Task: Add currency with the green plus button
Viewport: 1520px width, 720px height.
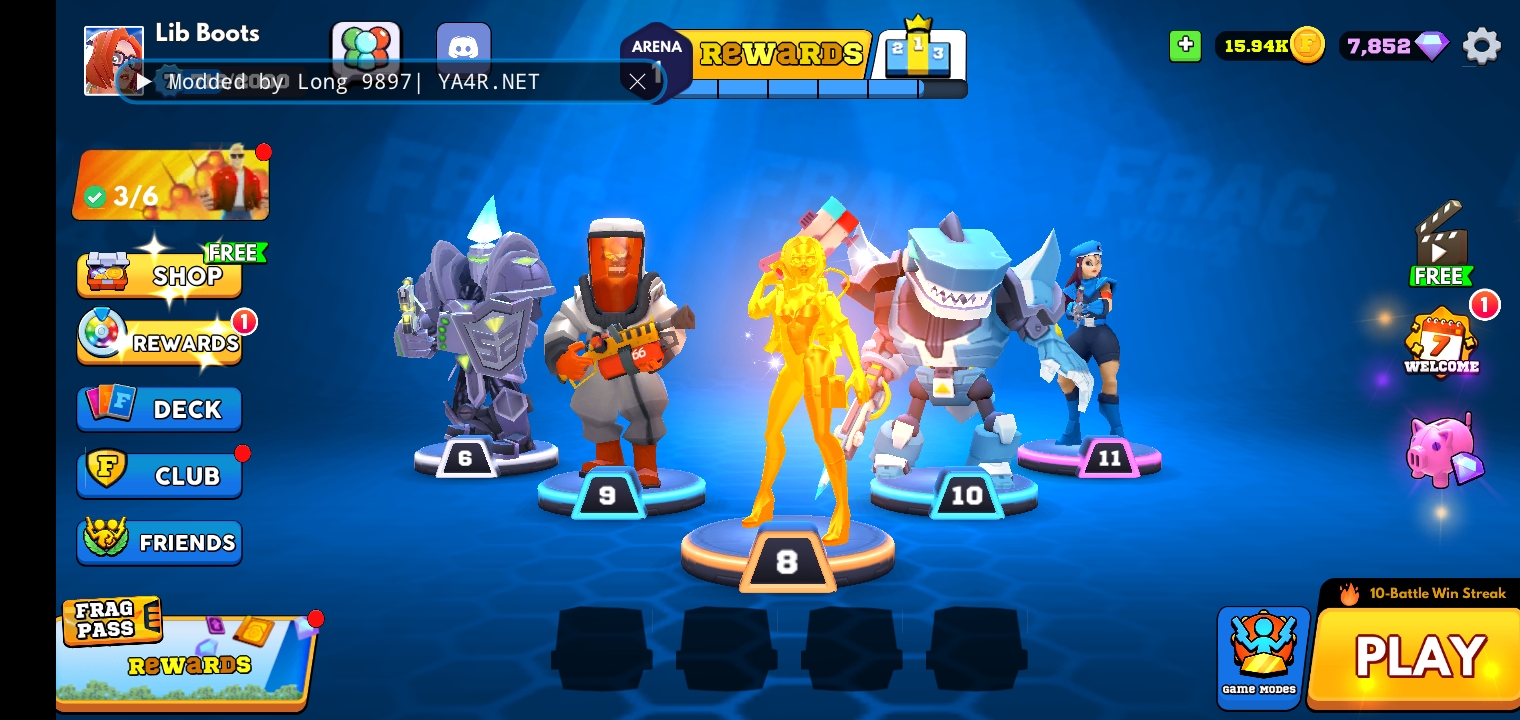Action: coord(1185,45)
